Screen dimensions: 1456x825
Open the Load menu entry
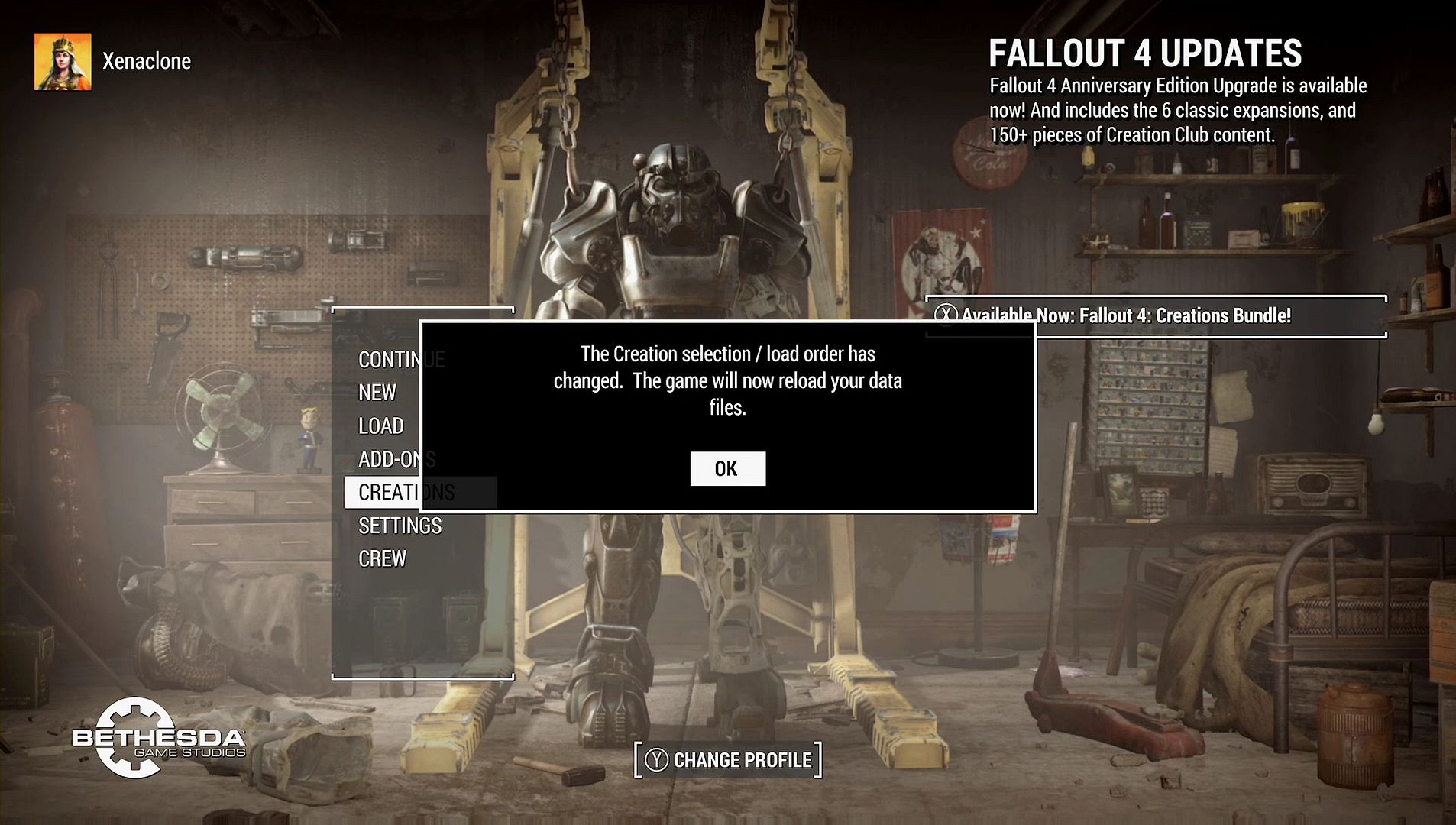pos(380,425)
